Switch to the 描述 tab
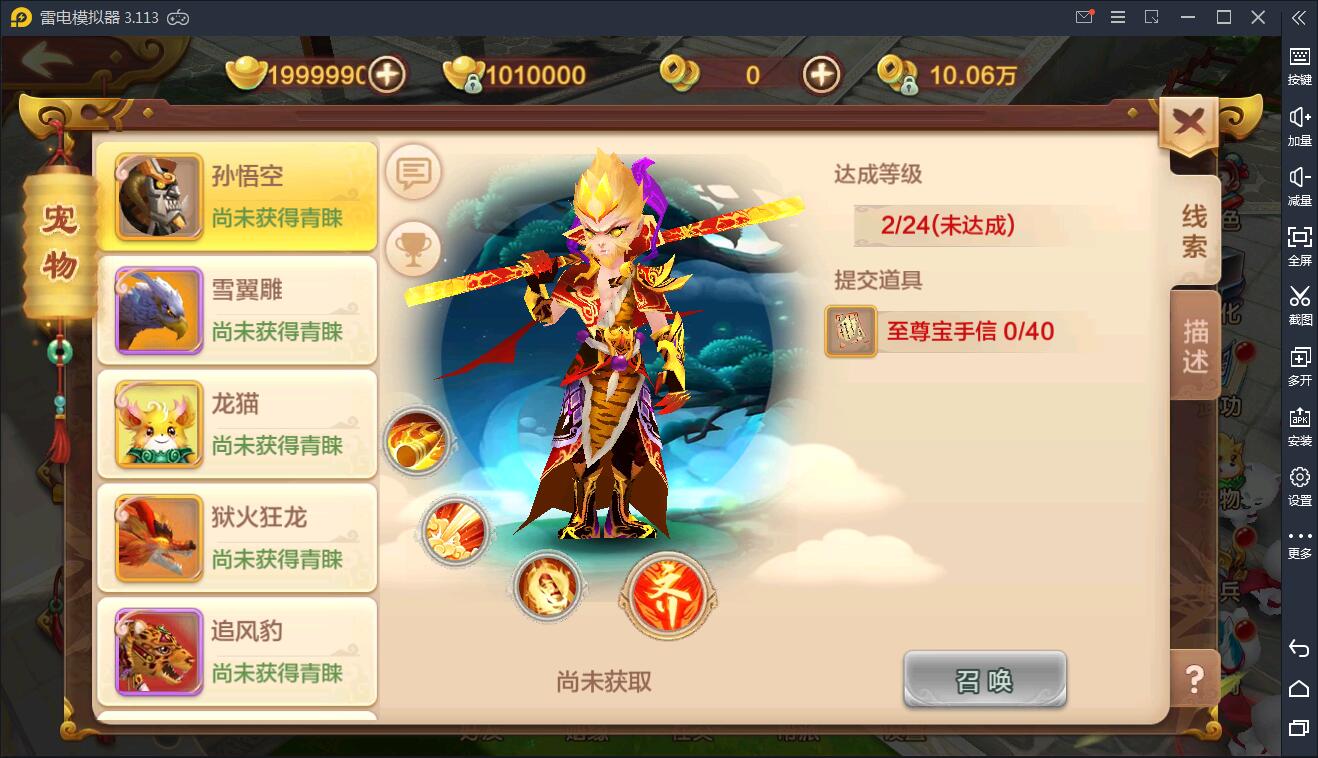Viewport: 1318px width, 758px height. tap(1196, 343)
